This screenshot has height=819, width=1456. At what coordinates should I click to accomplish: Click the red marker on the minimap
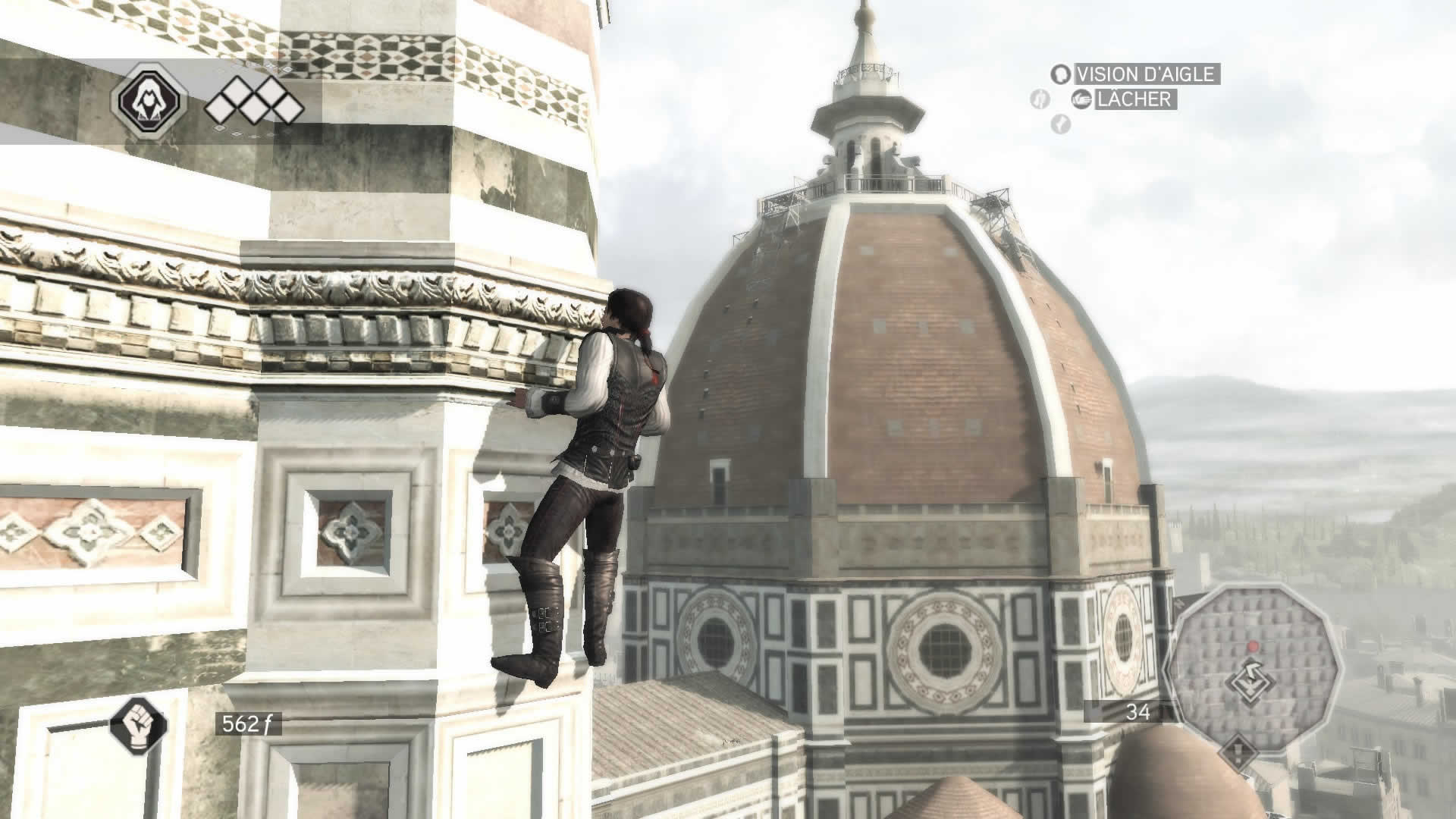tap(1252, 646)
